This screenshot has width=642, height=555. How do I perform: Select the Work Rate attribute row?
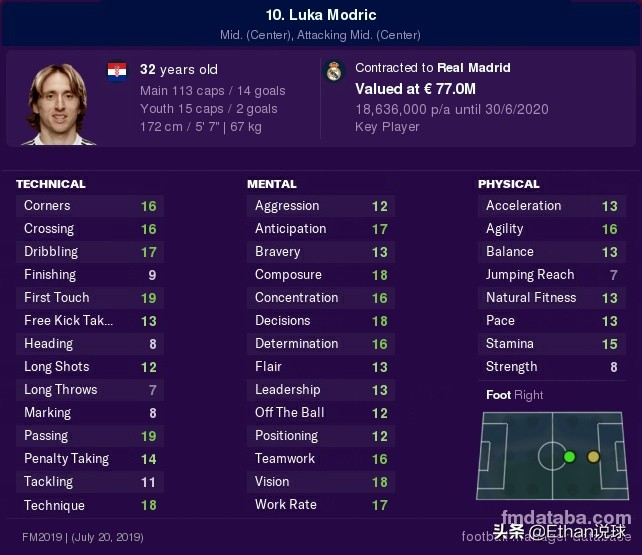[320, 505]
